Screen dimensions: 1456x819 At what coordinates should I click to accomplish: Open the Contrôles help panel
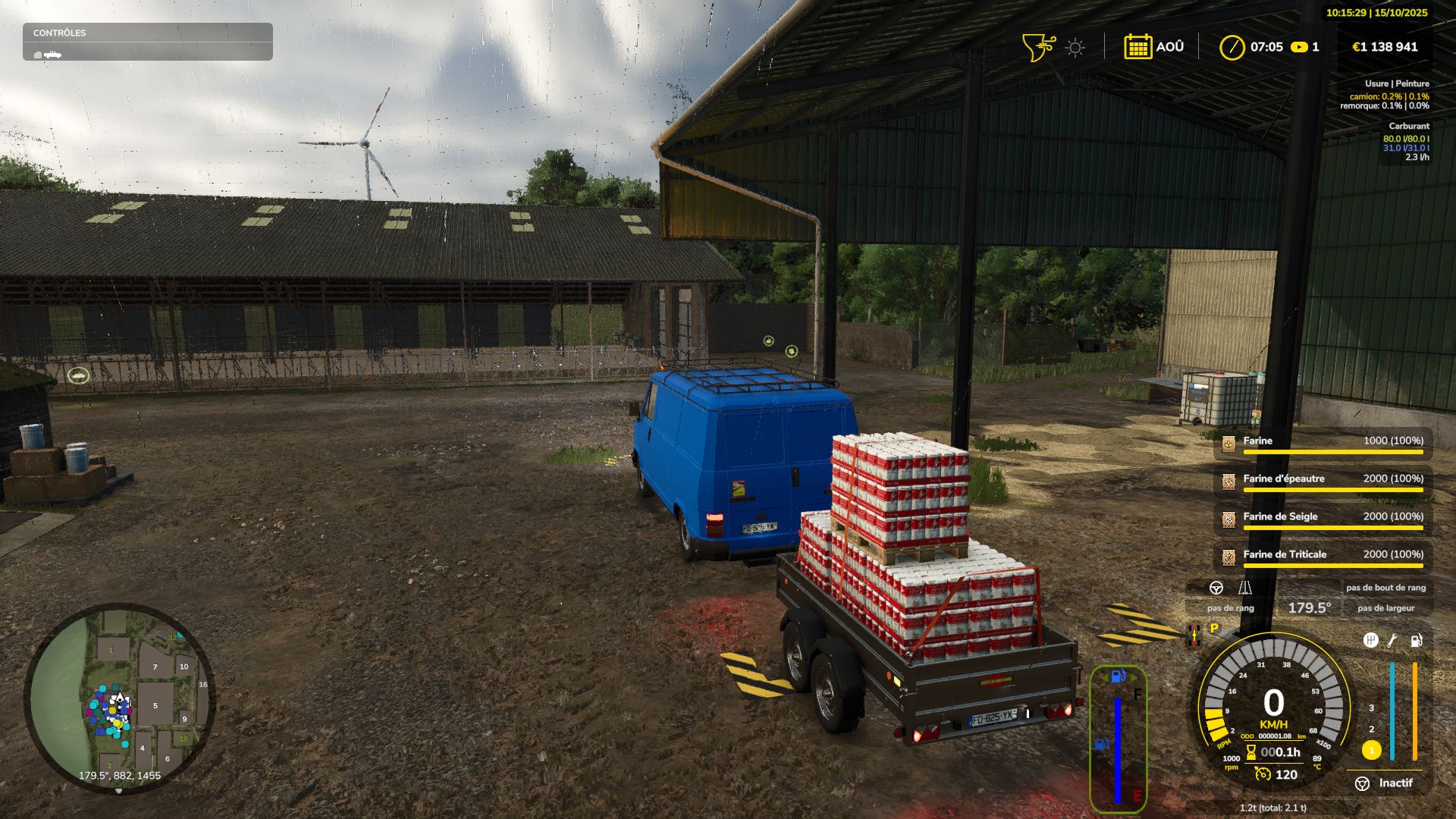pyautogui.click(x=147, y=41)
